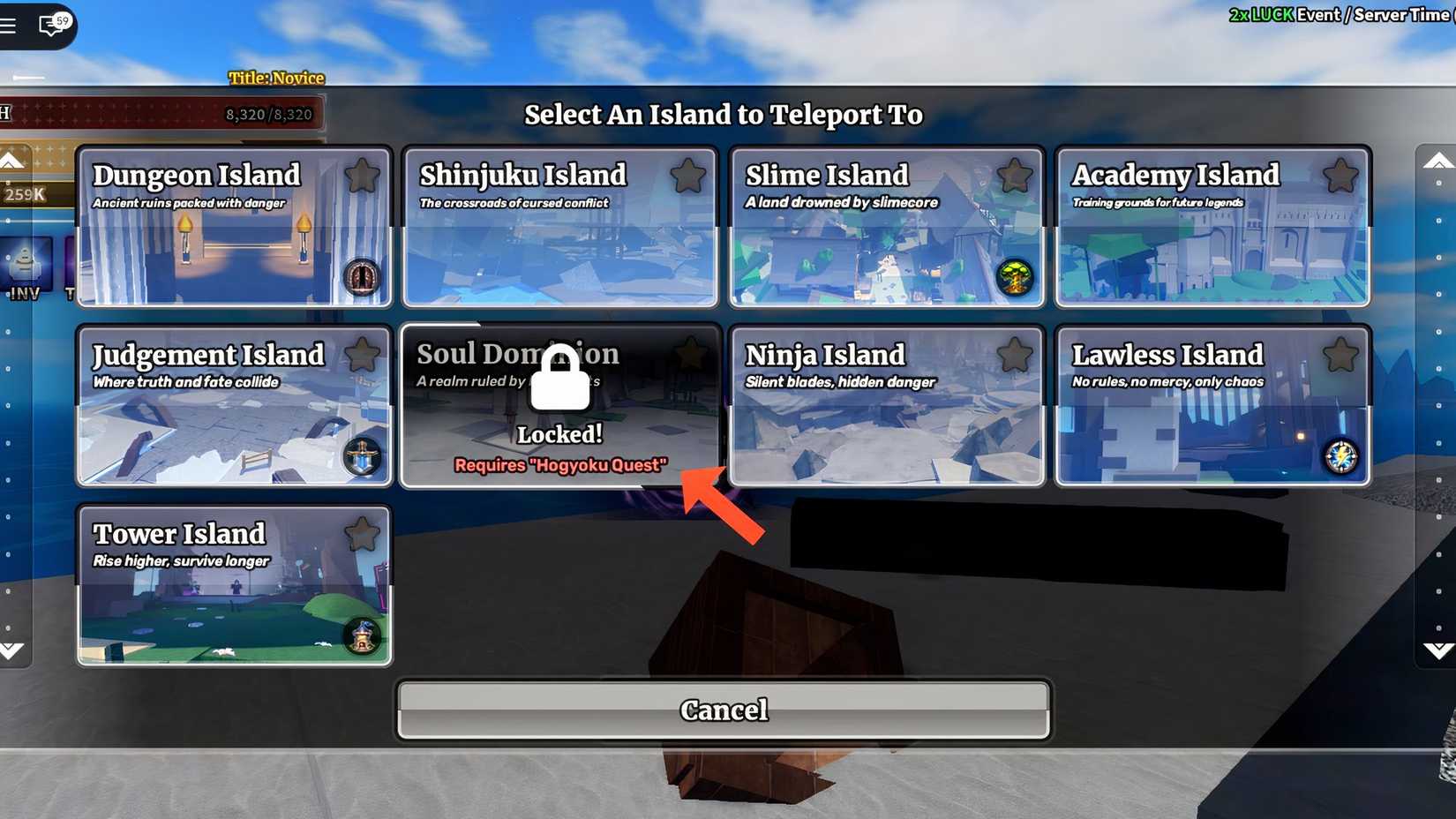Toggle the favorite star on Ninja Island

click(1015, 354)
